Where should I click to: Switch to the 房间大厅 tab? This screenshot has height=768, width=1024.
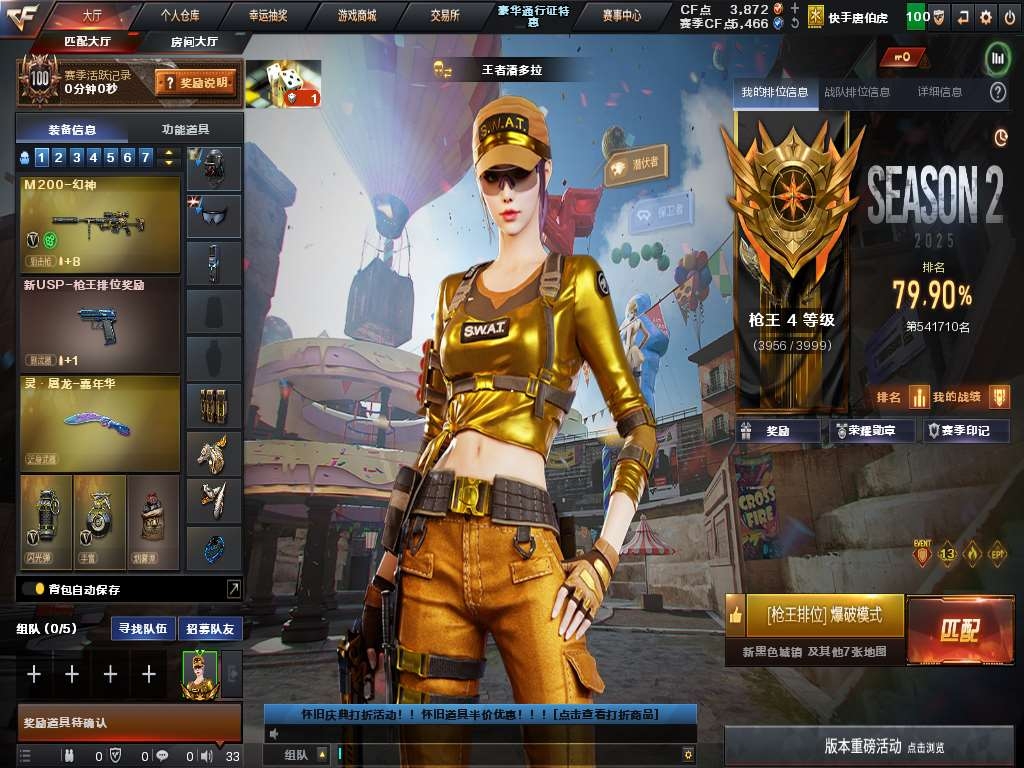pos(194,41)
